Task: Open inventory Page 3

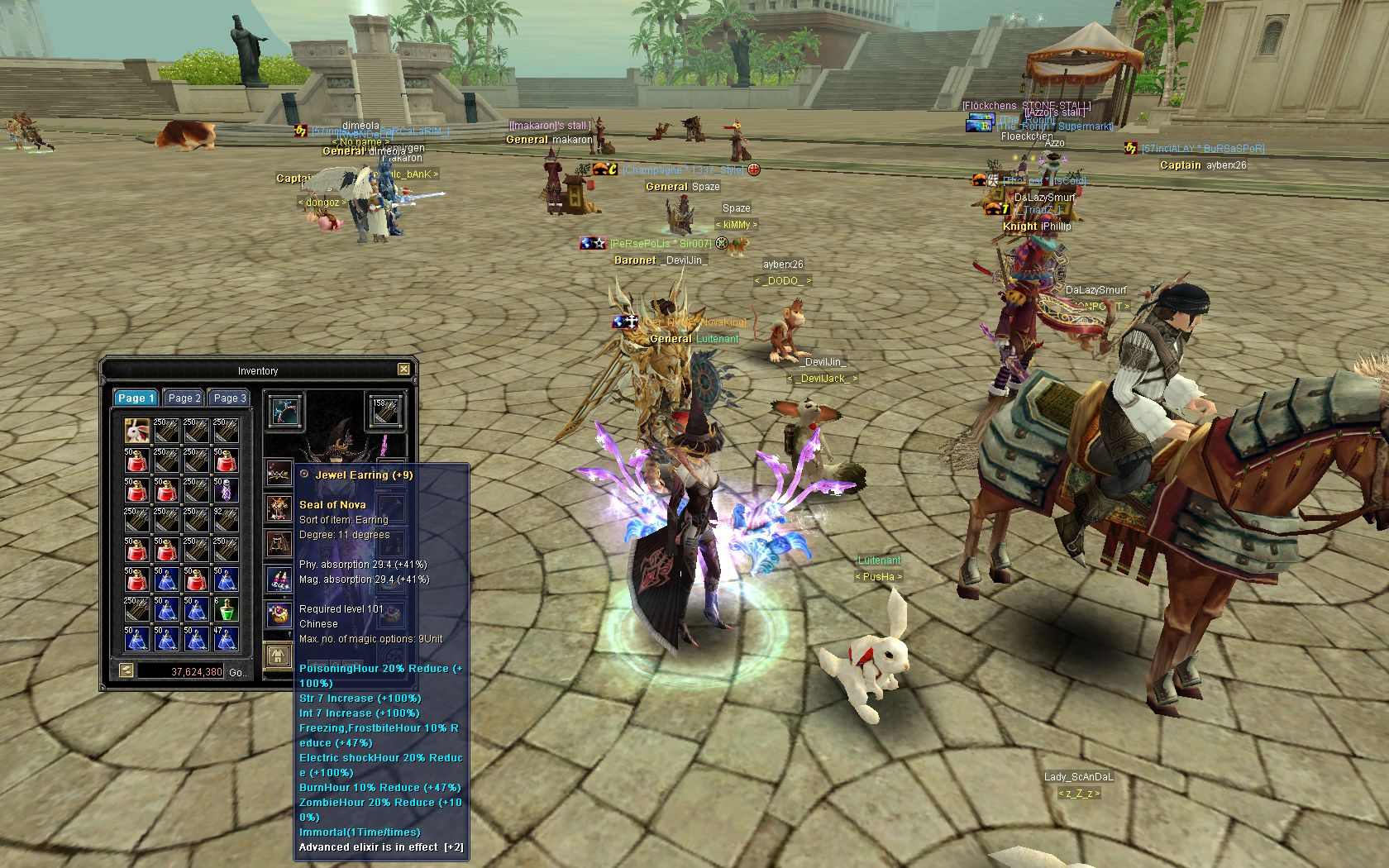Action: 229,398
